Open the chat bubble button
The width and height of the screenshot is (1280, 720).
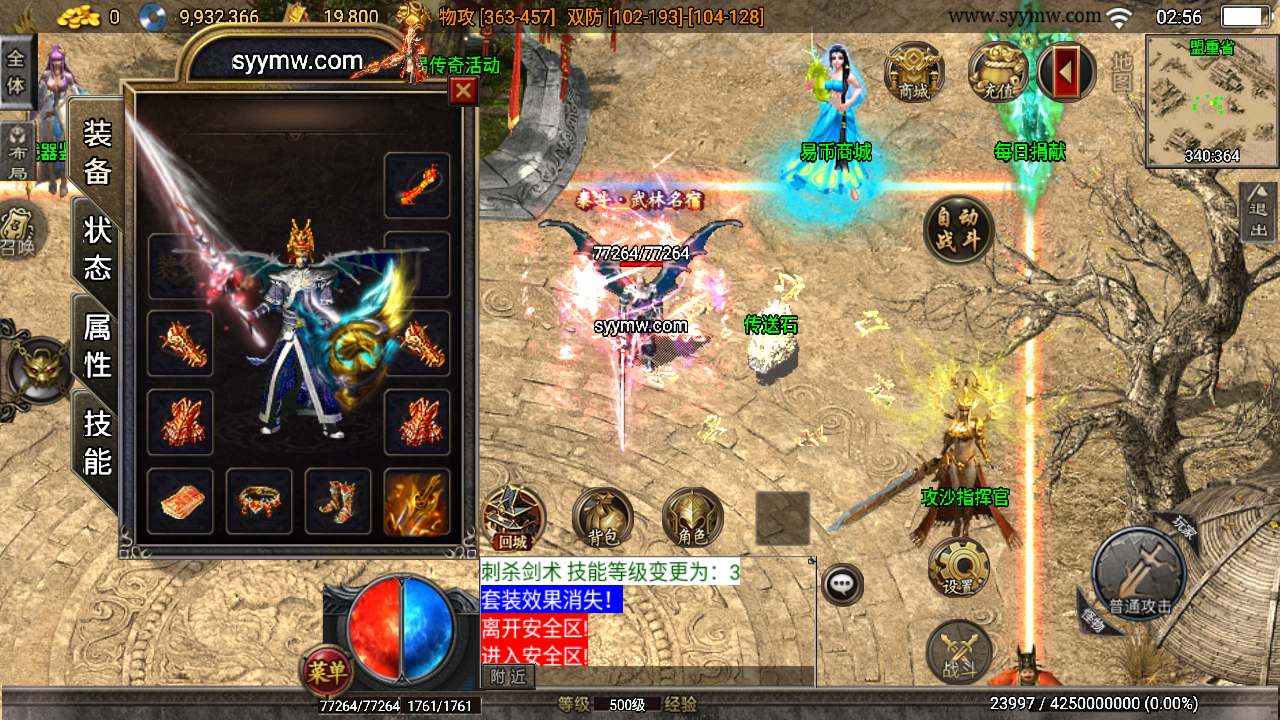[x=842, y=584]
